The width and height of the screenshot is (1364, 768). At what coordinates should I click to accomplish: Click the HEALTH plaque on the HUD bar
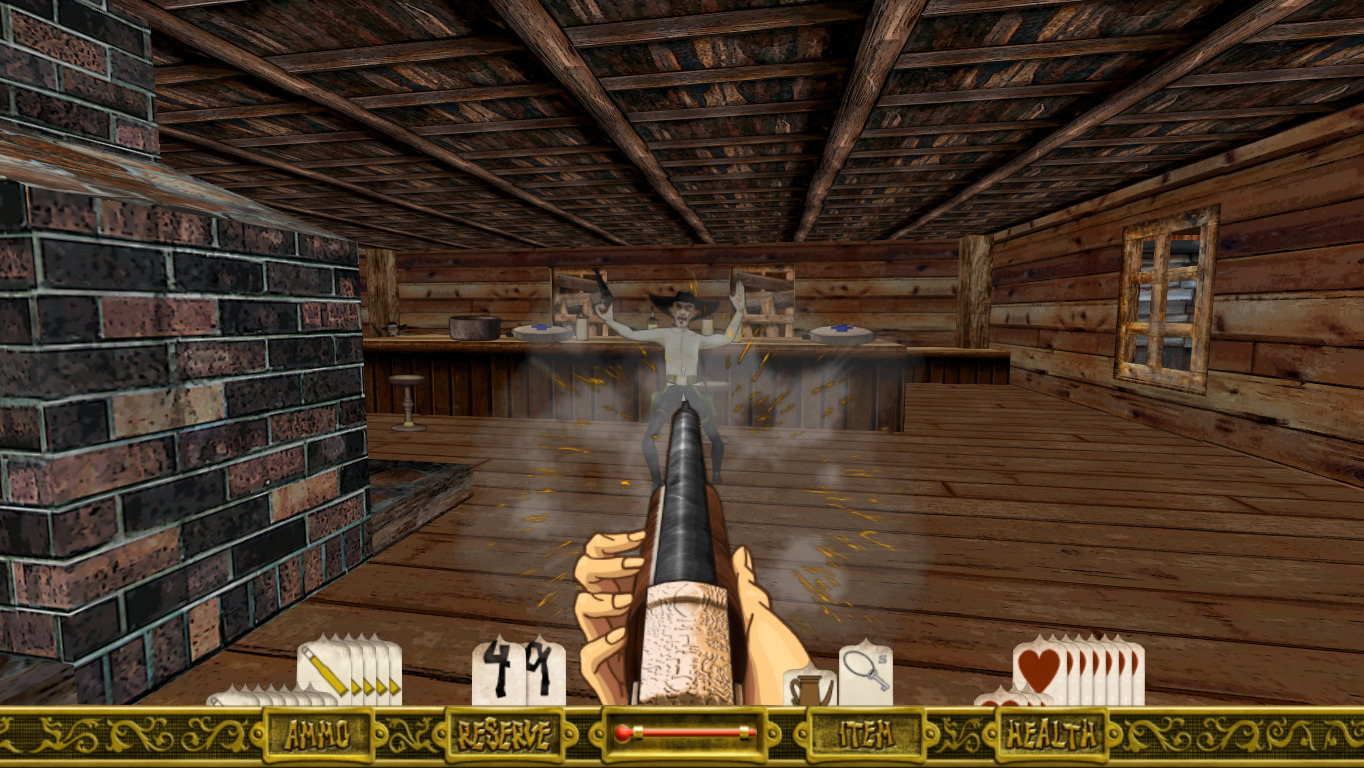point(1052,736)
